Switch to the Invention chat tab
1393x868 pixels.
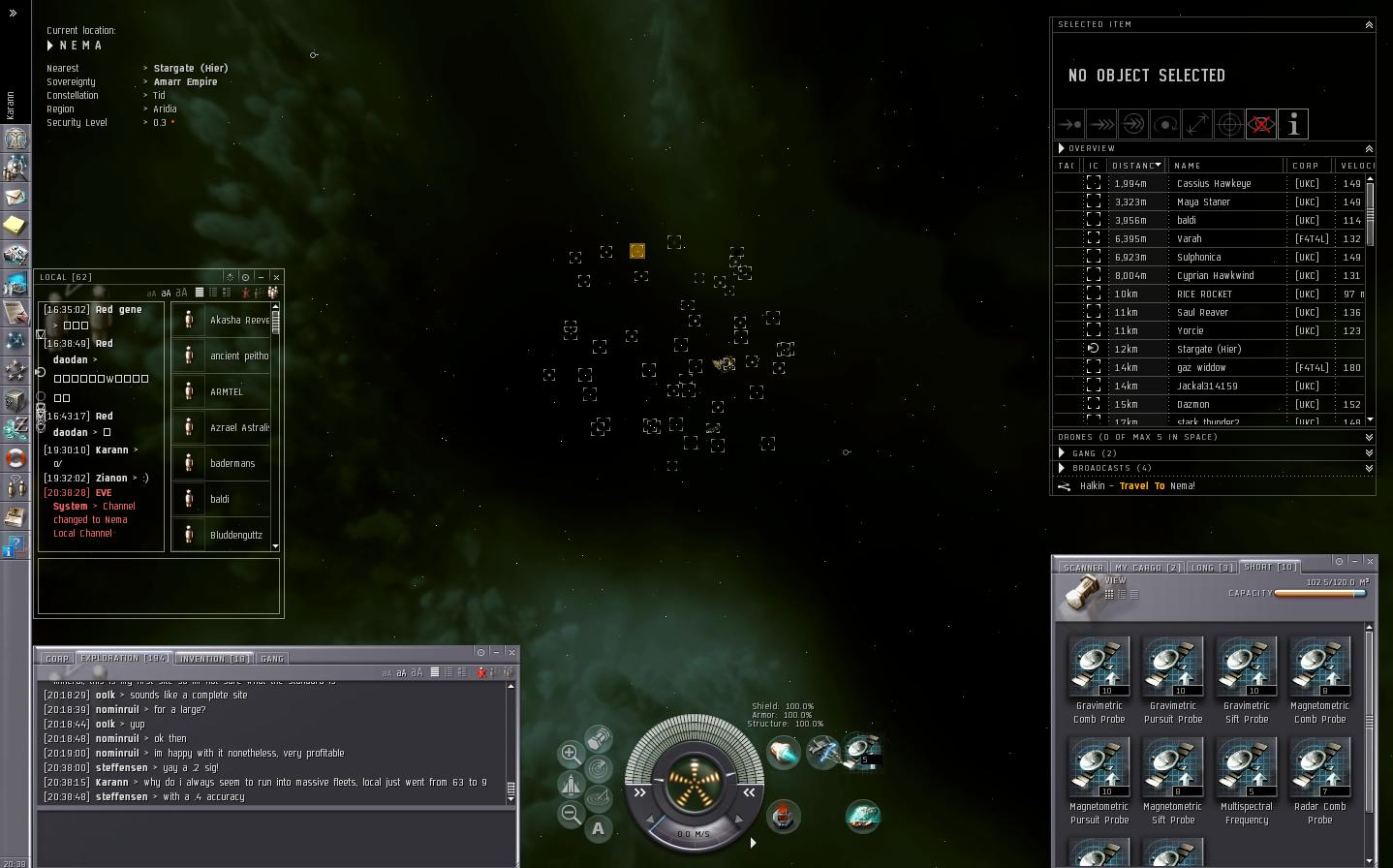(213, 659)
